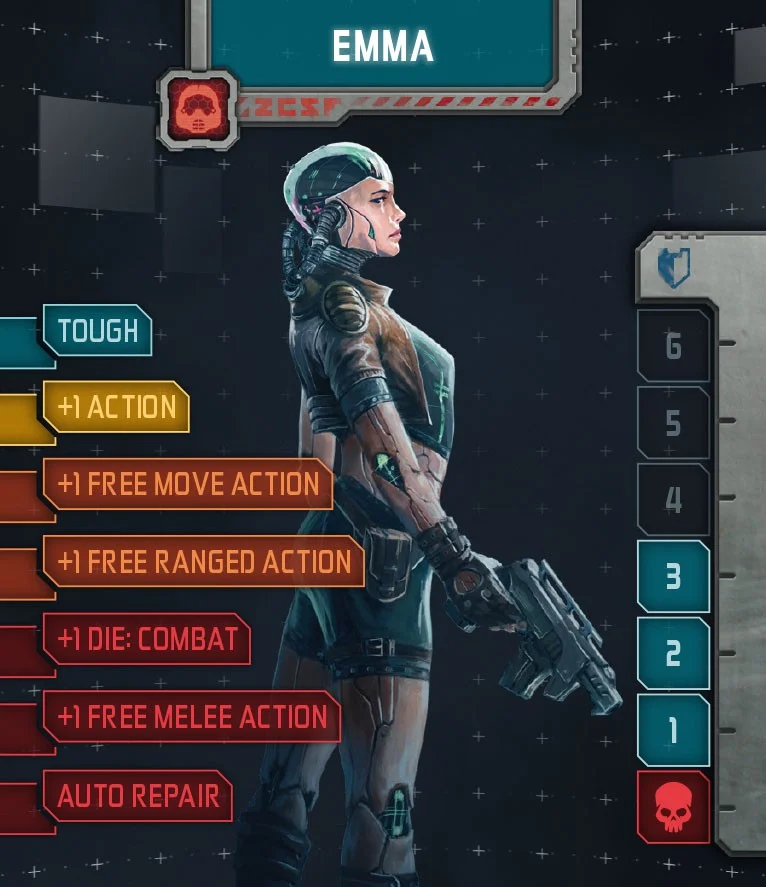Pick the +1 FREE MOVE ACTION skill
The width and height of the screenshot is (766, 887).
[x=188, y=484]
